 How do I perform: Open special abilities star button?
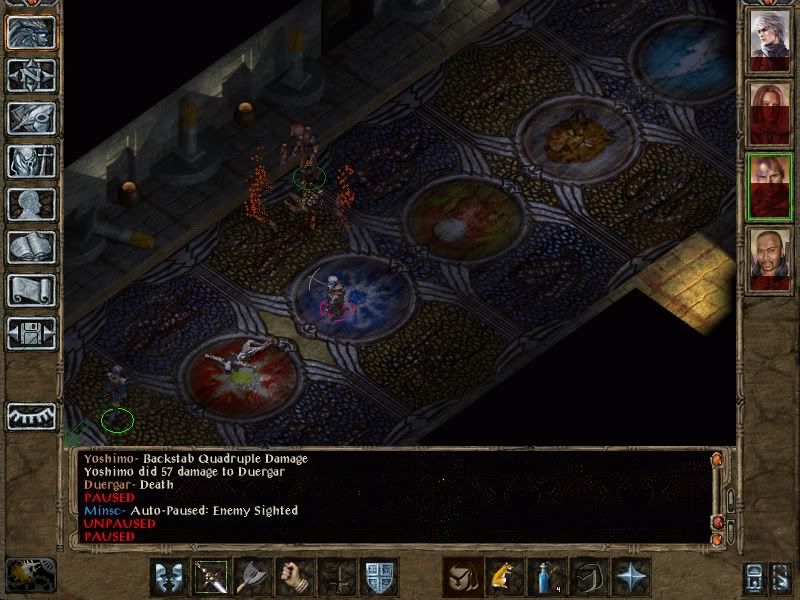coord(631,577)
